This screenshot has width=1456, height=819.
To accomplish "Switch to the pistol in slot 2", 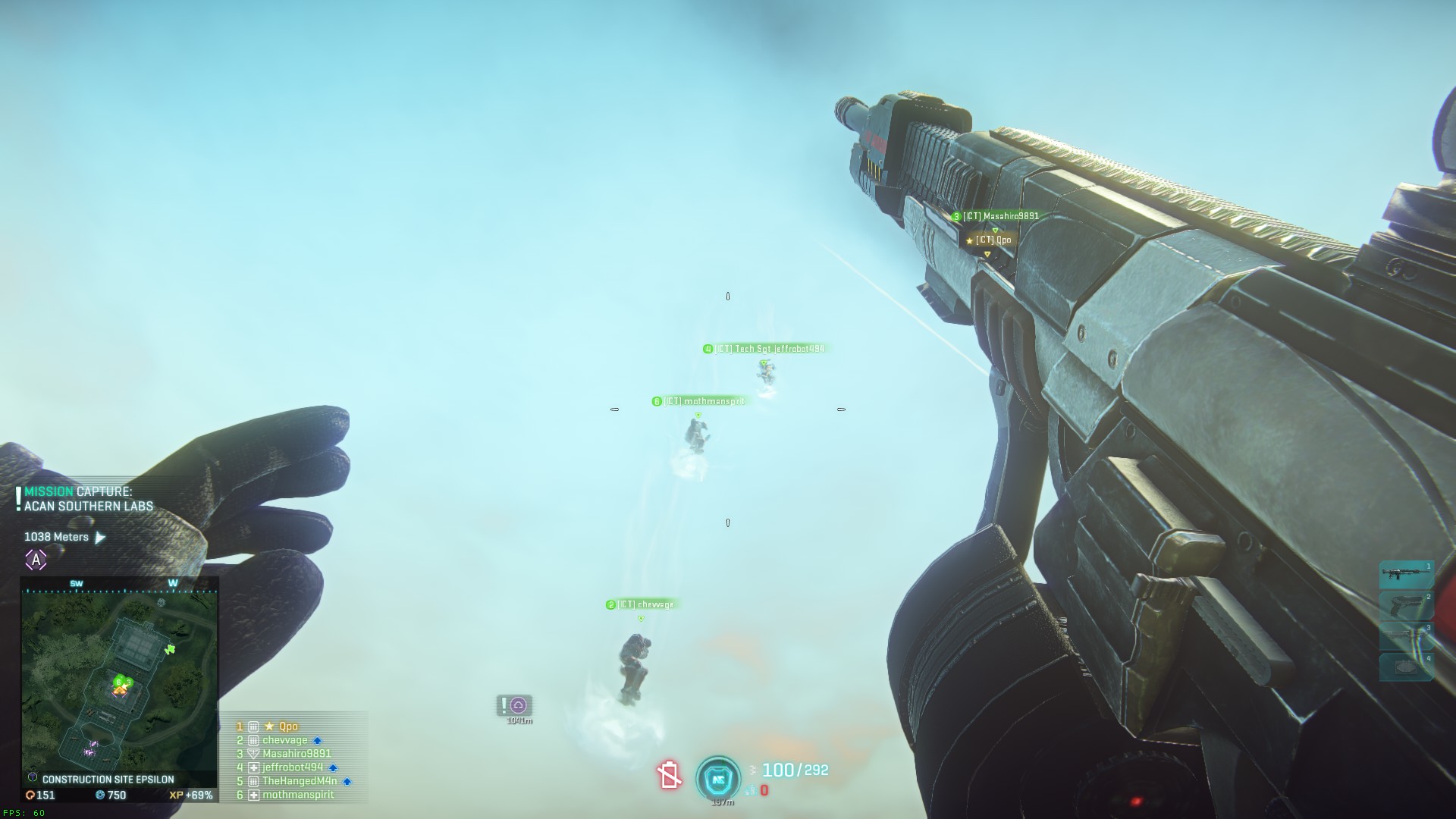I will 1405,606.
